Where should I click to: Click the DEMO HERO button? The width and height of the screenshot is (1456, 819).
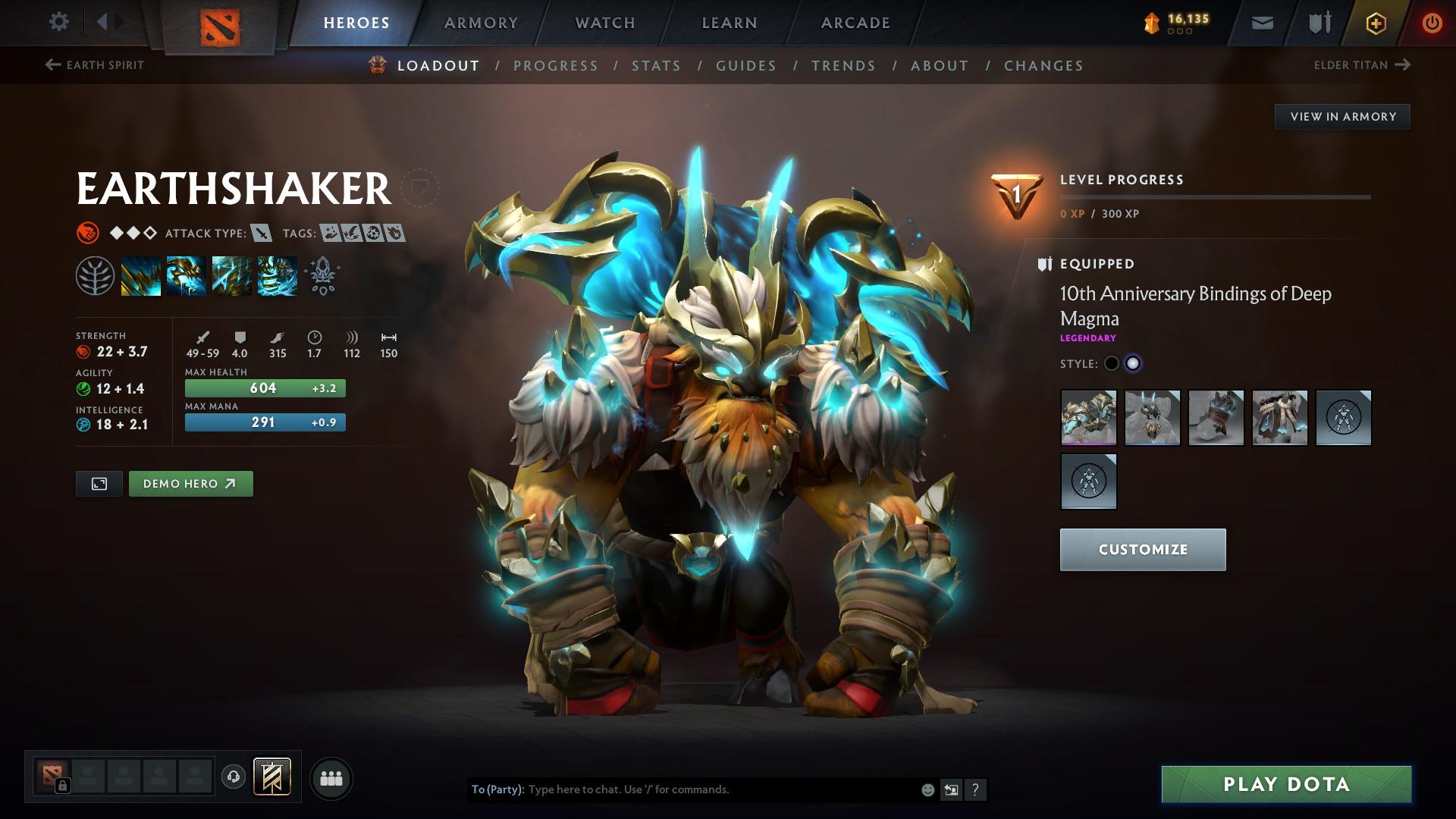coord(190,483)
